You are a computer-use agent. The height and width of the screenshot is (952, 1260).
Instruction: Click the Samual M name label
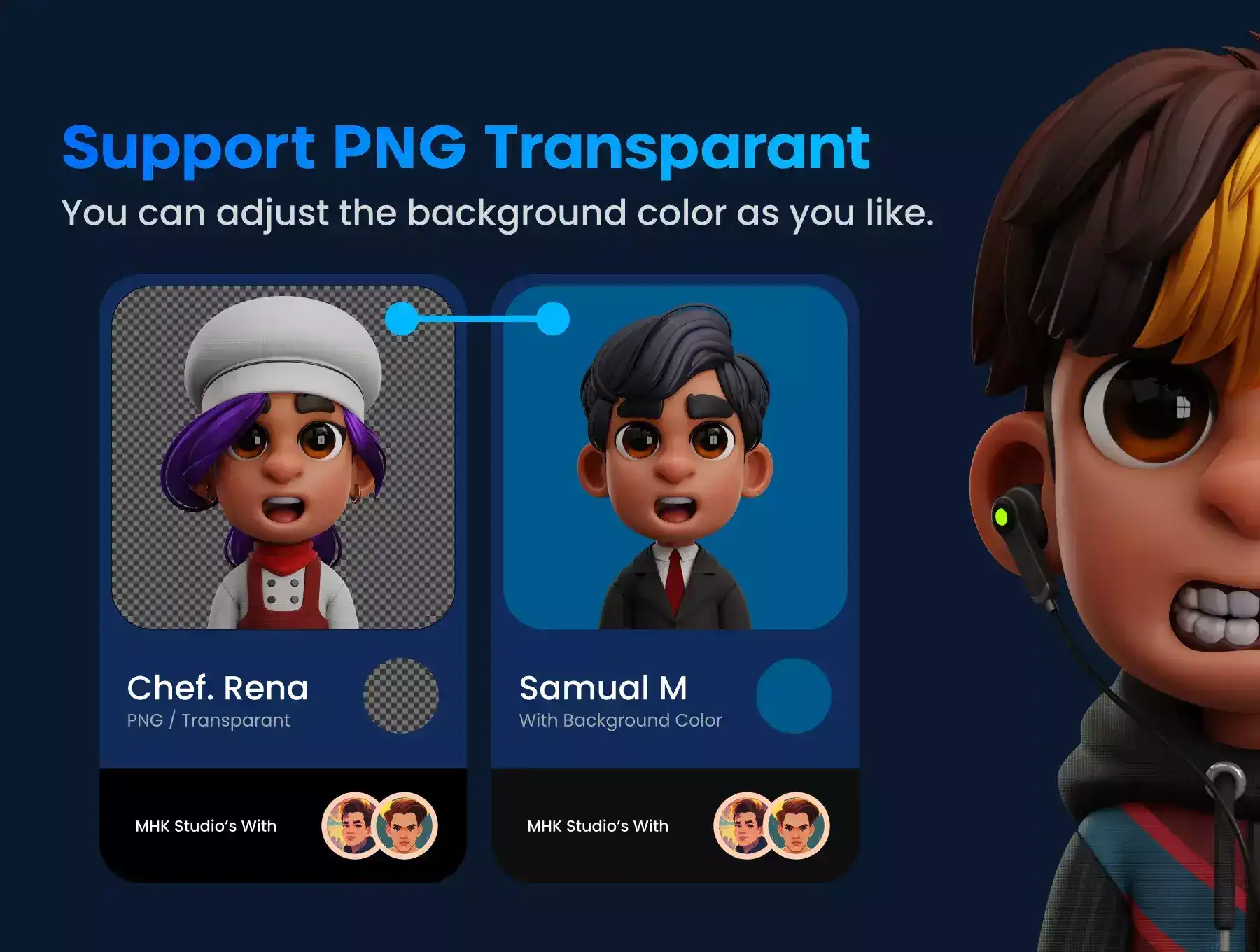[x=603, y=688]
